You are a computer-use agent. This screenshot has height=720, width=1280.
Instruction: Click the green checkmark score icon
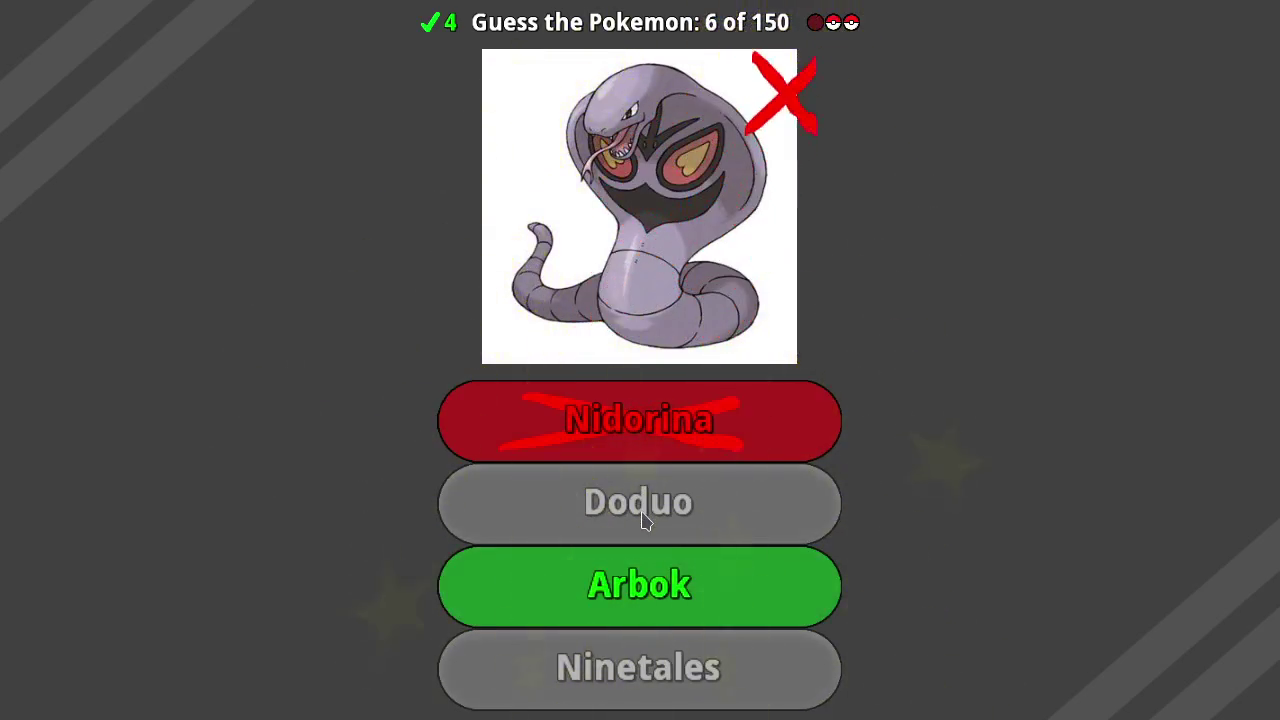pyautogui.click(x=429, y=22)
